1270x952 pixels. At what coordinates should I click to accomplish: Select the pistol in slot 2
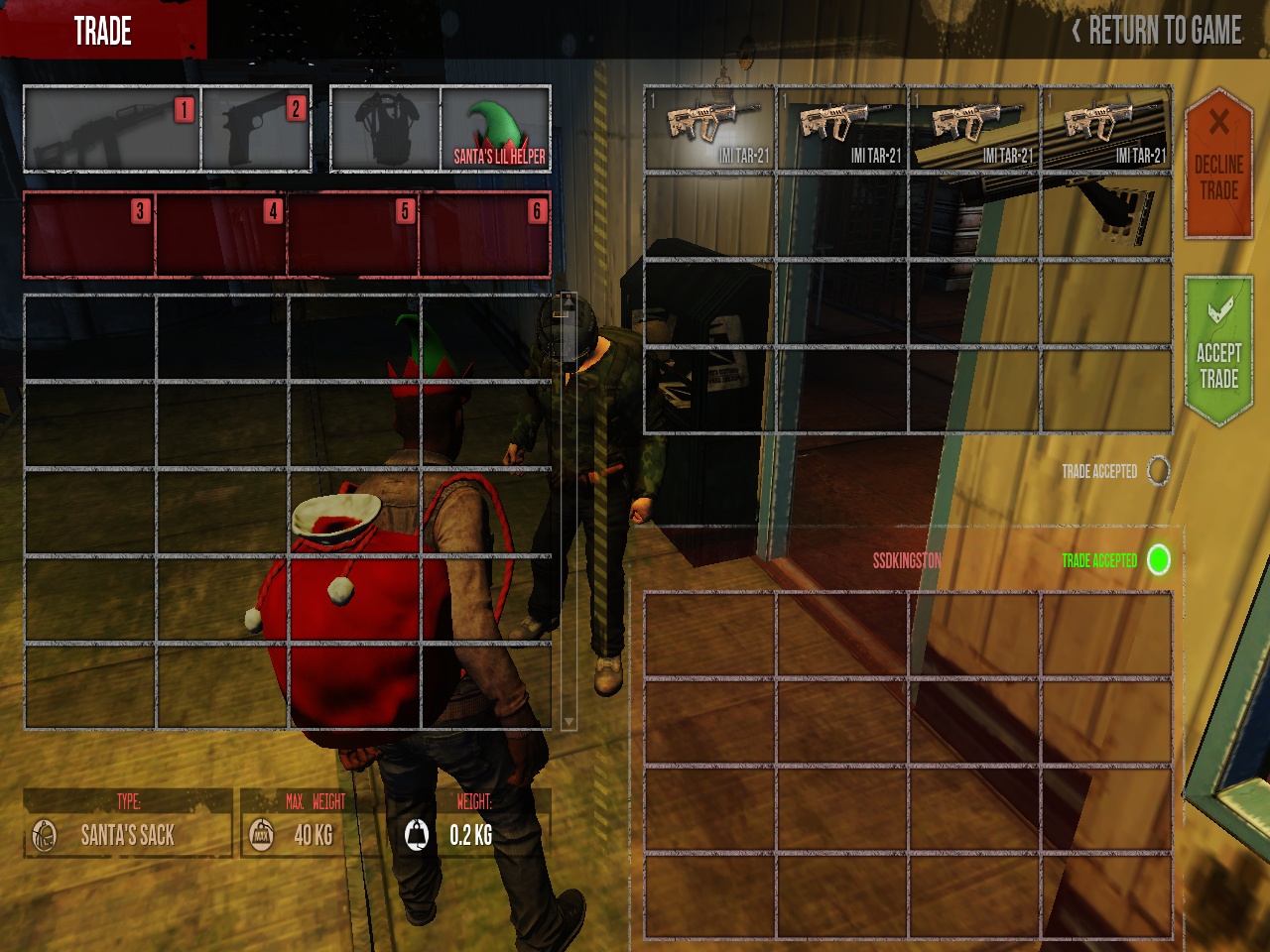[x=257, y=130]
